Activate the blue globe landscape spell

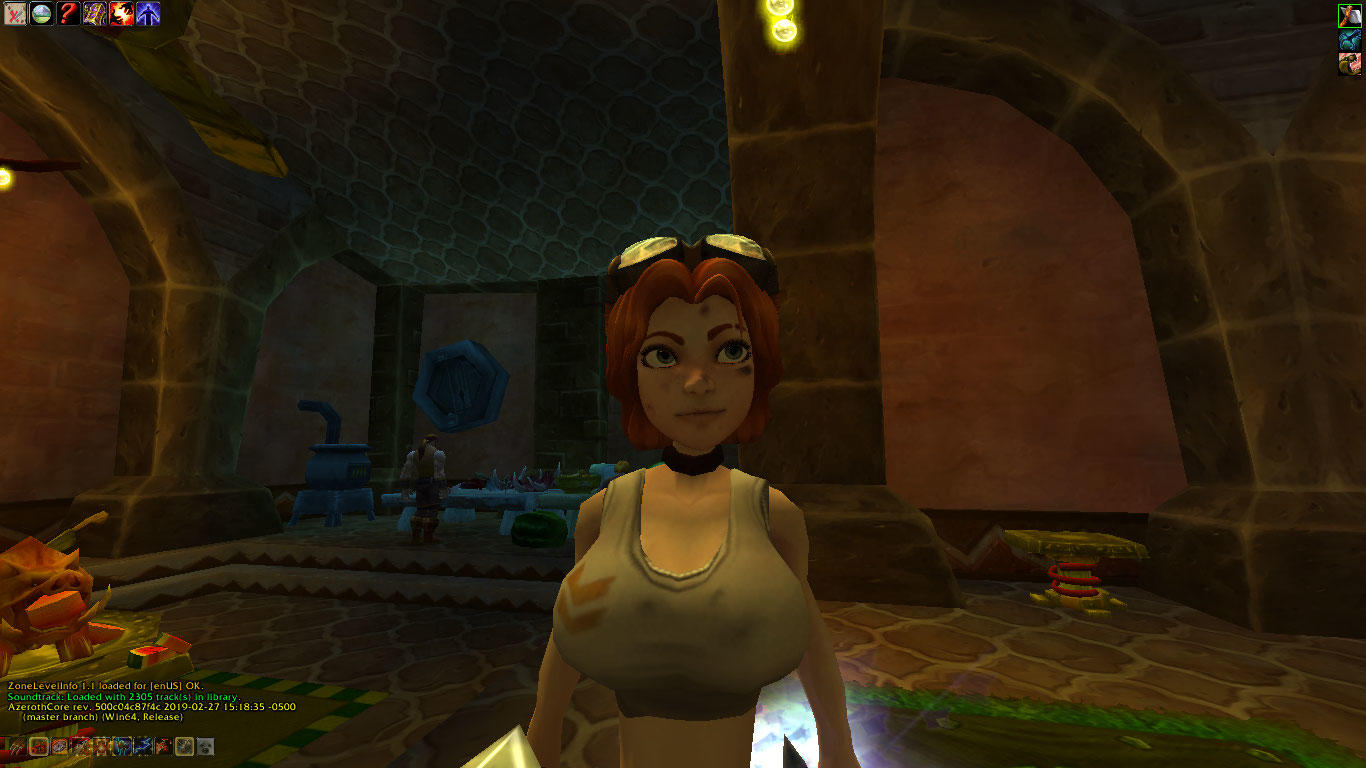coord(42,13)
